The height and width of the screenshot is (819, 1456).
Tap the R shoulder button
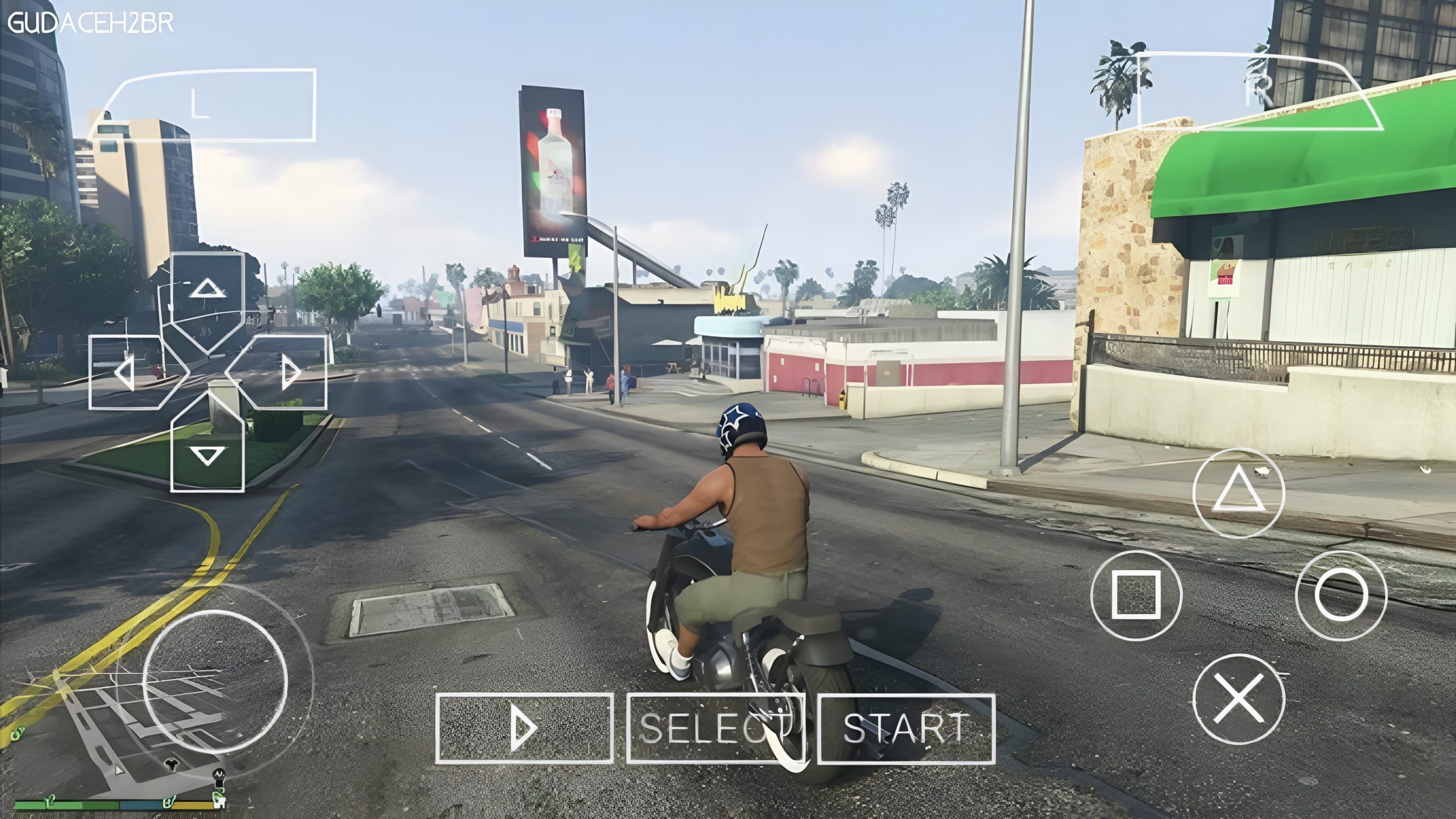point(1260,91)
